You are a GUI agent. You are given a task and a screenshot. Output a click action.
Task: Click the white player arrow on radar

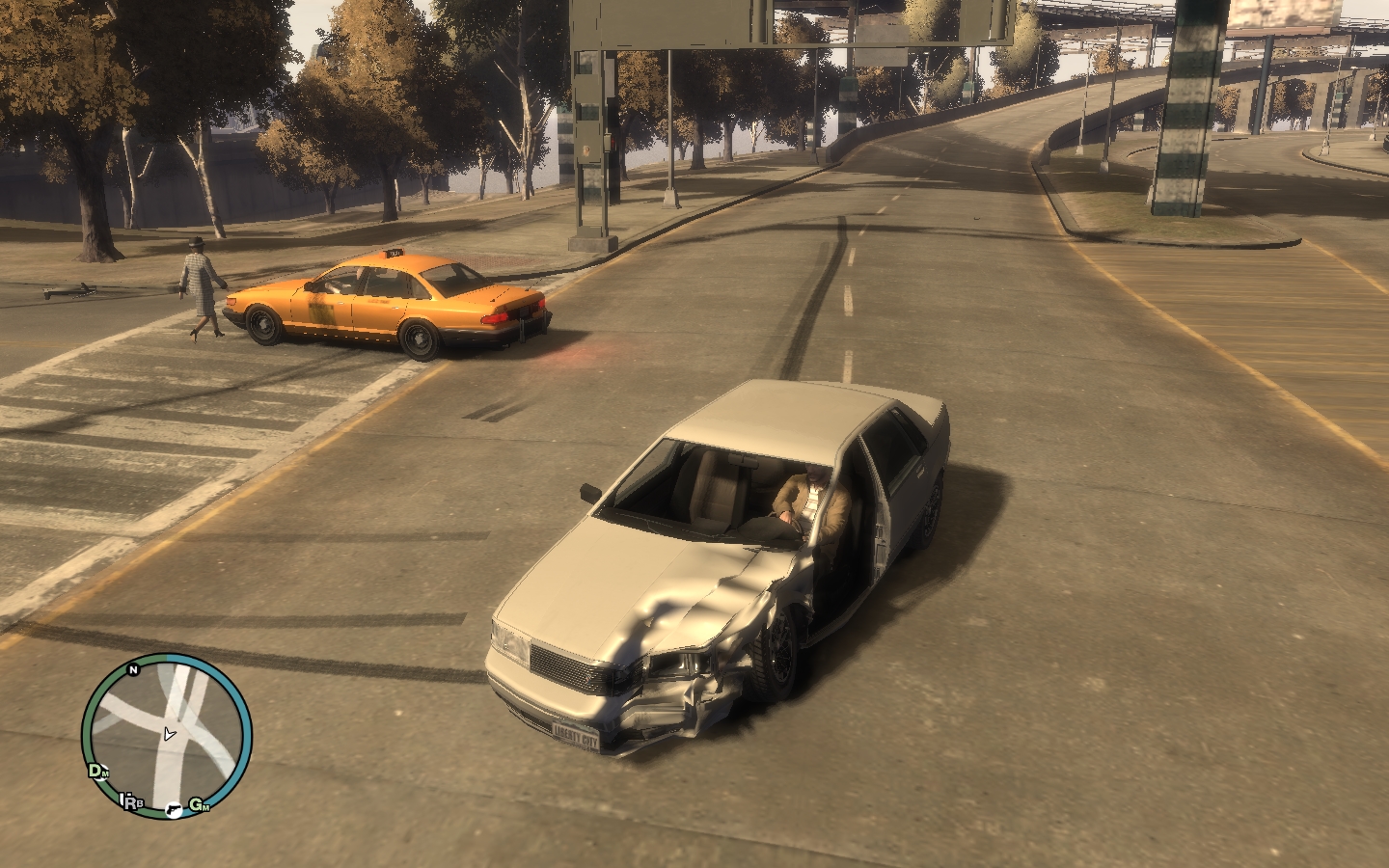(x=170, y=734)
